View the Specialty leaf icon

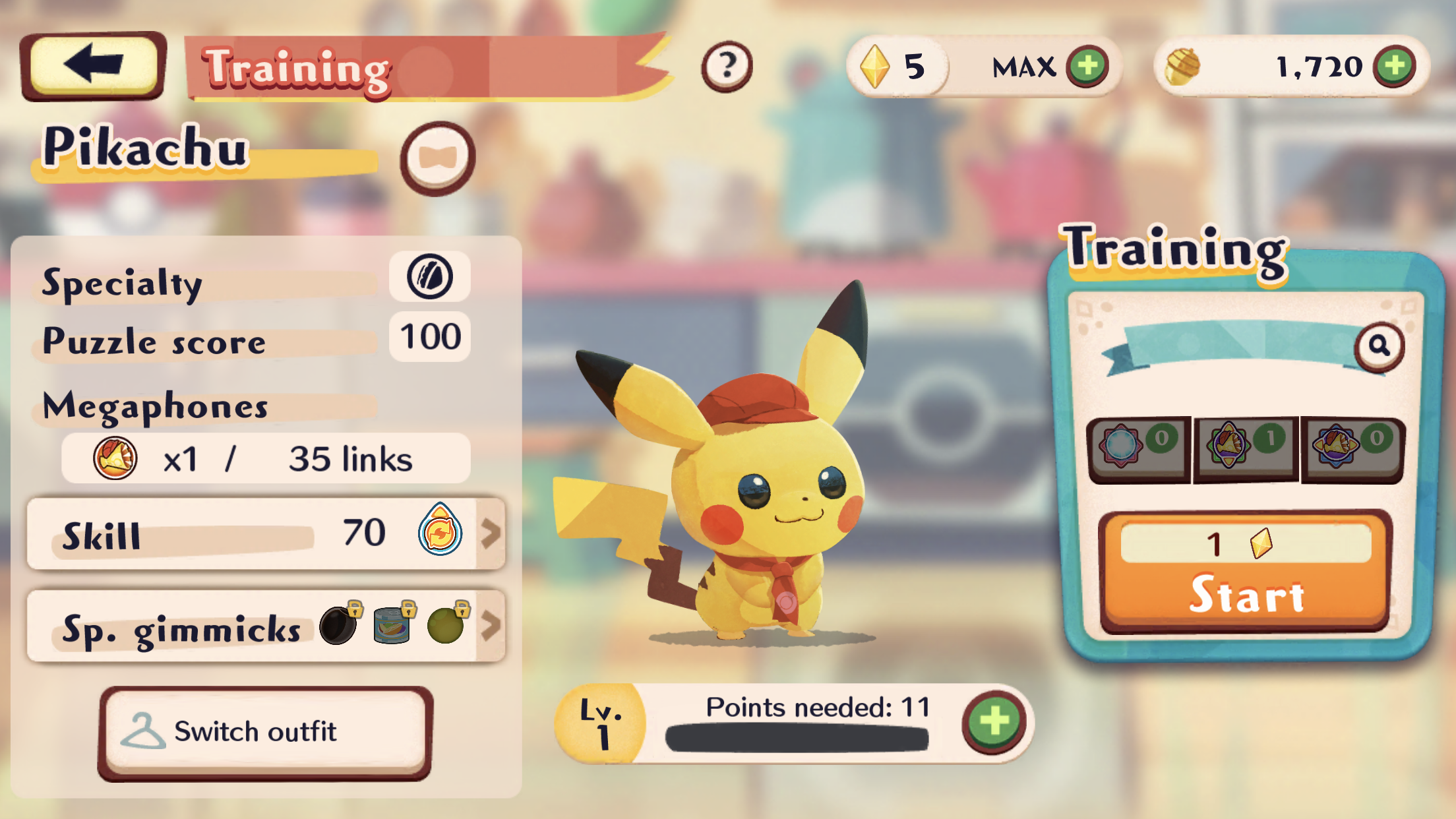(x=429, y=276)
